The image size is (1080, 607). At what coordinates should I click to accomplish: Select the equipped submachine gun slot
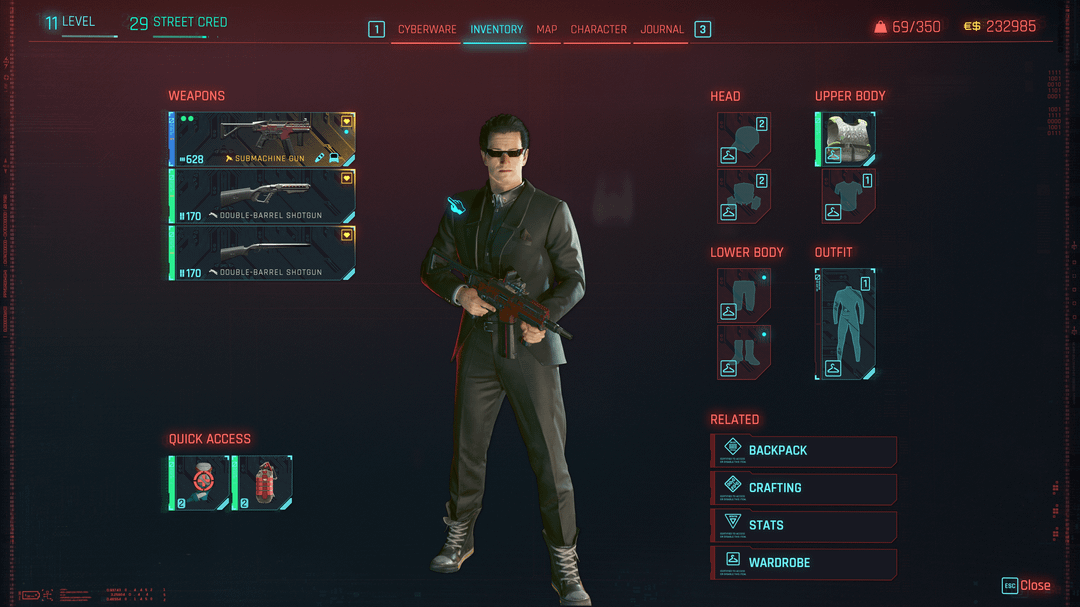(263, 139)
